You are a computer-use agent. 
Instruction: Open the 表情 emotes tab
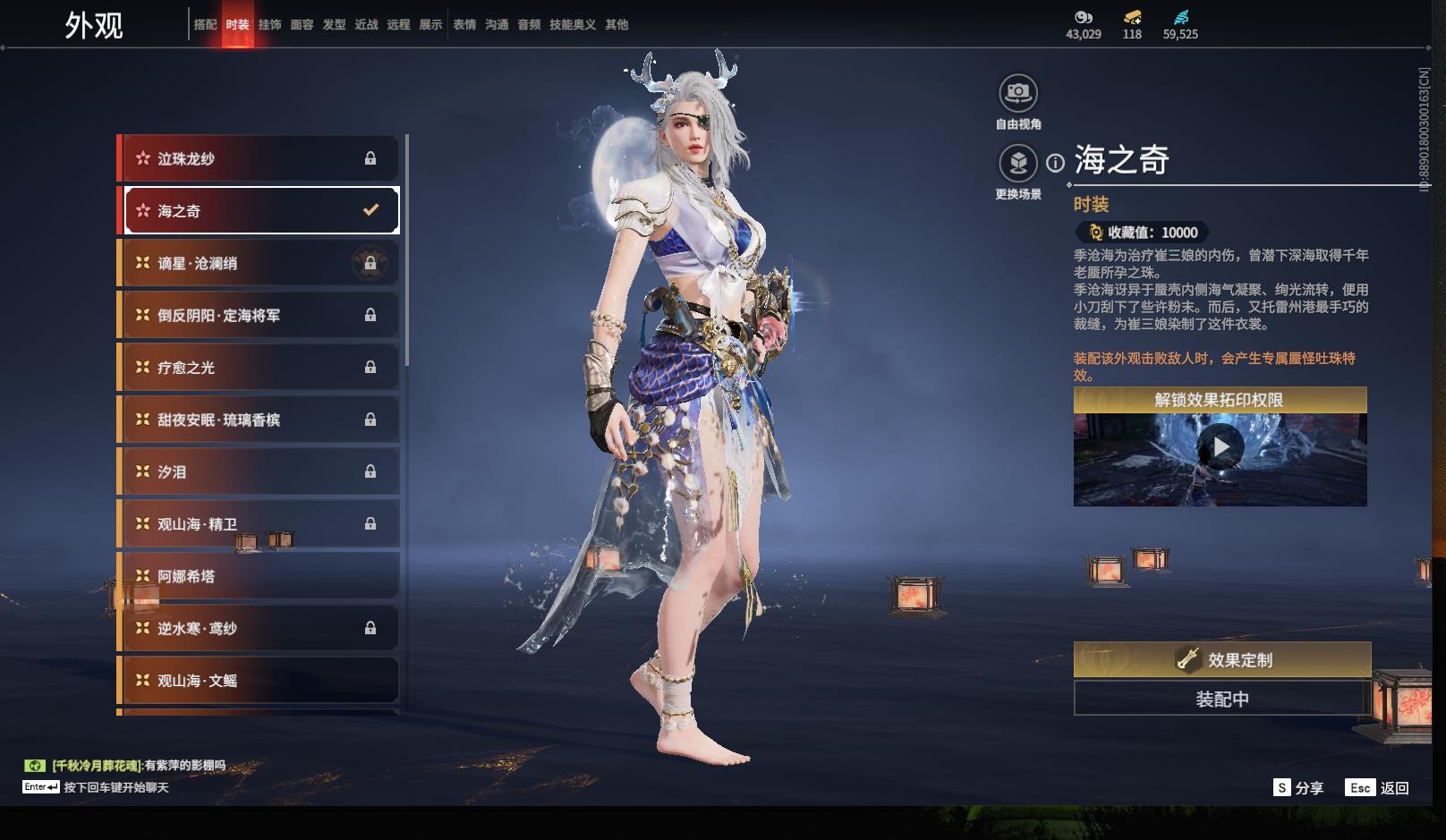[464, 25]
